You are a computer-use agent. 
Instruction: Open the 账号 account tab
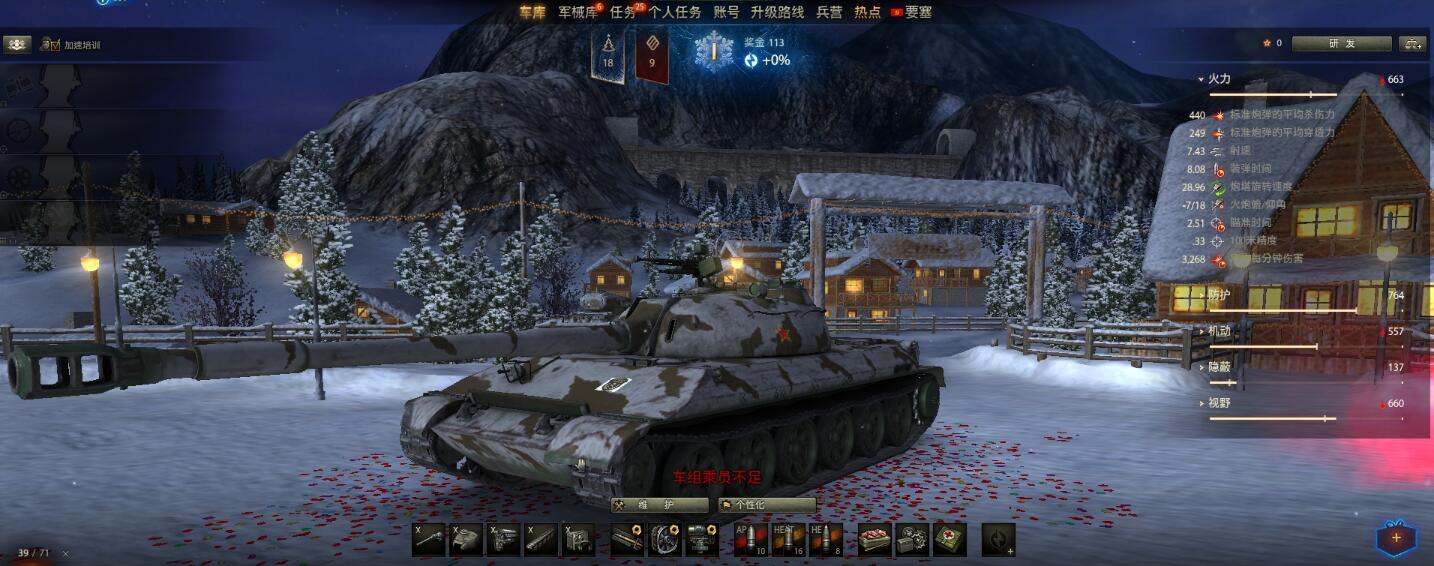(727, 12)
